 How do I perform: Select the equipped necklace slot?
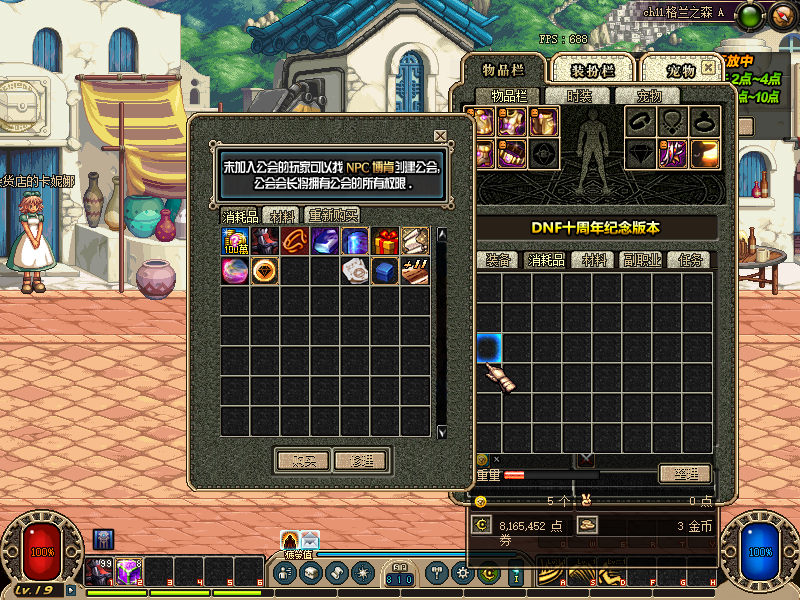[x=673, y=122]
